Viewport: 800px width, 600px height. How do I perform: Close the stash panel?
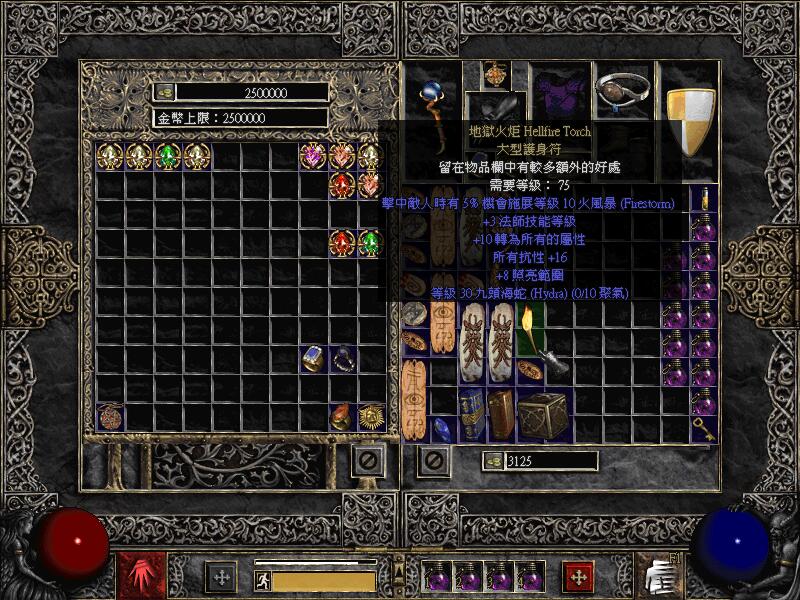(x=367, y=461)
